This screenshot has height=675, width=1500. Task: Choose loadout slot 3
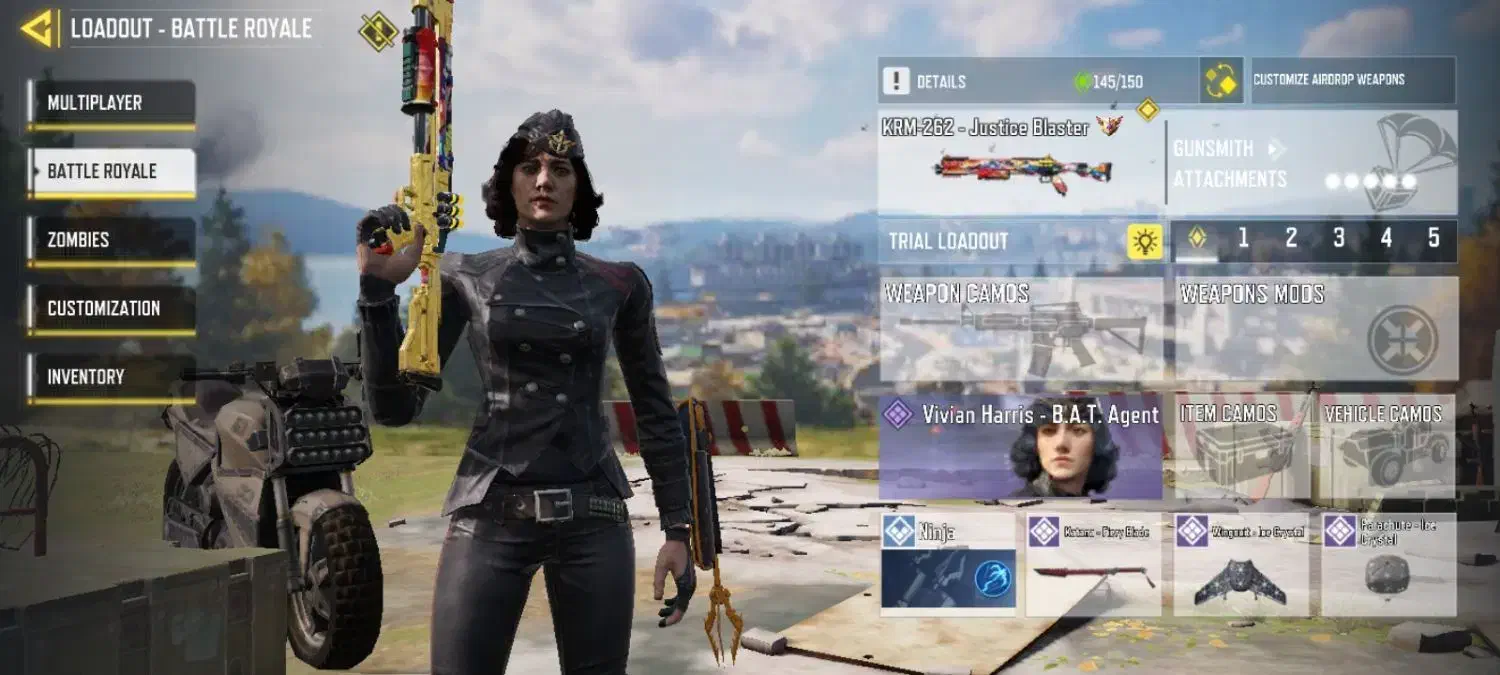point(1338,239)
